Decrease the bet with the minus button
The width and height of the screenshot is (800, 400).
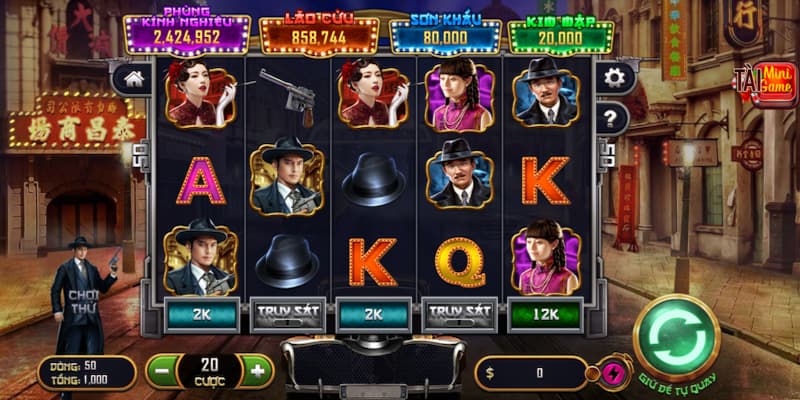162,372
